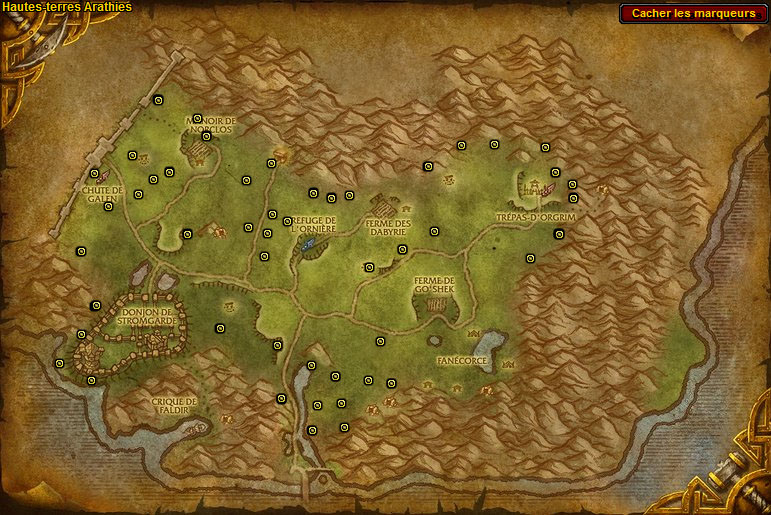Click the marker on the Manoir de Norclos building

(206, 136)
